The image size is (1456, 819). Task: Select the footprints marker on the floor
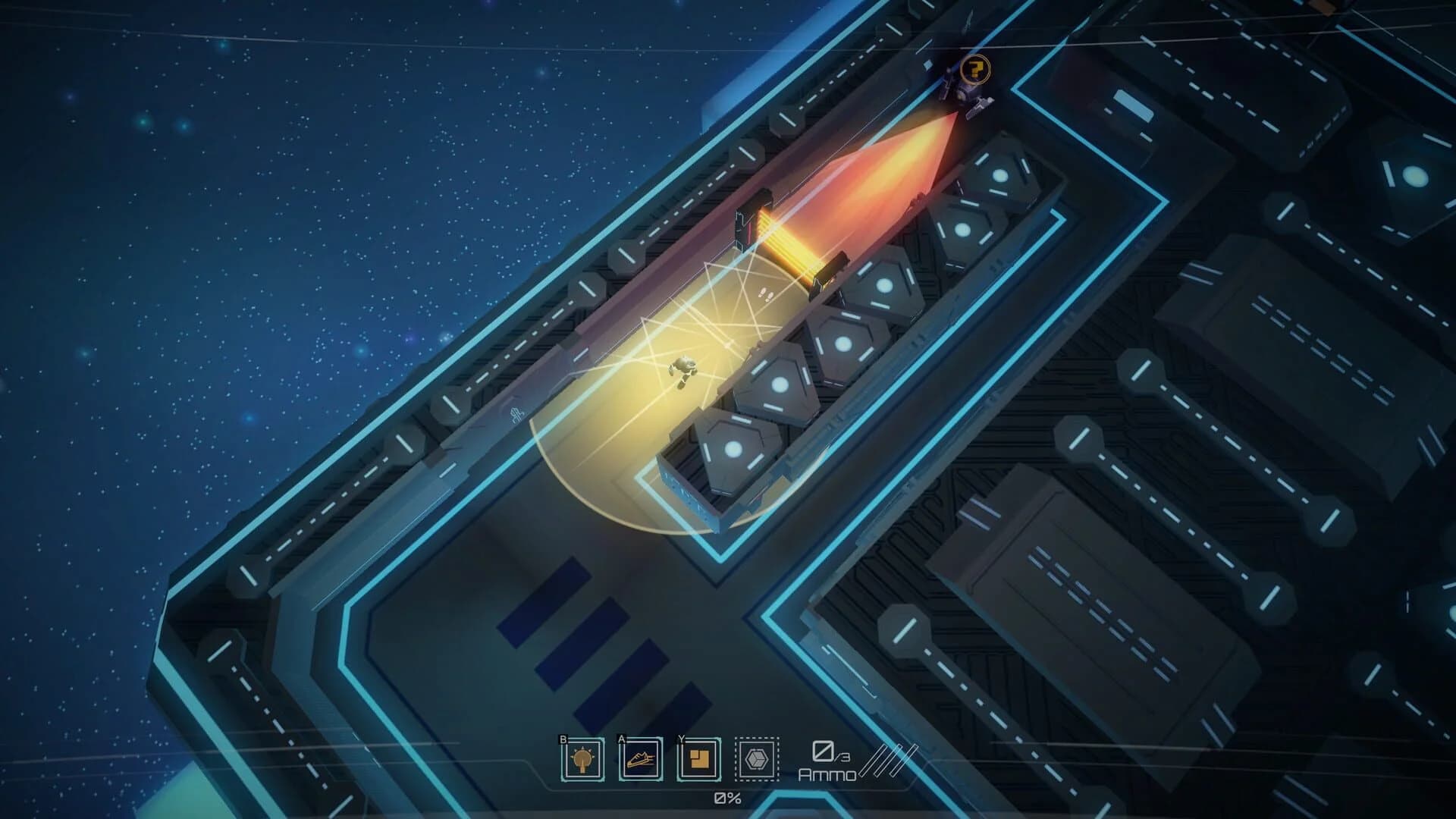click(764, 294)
